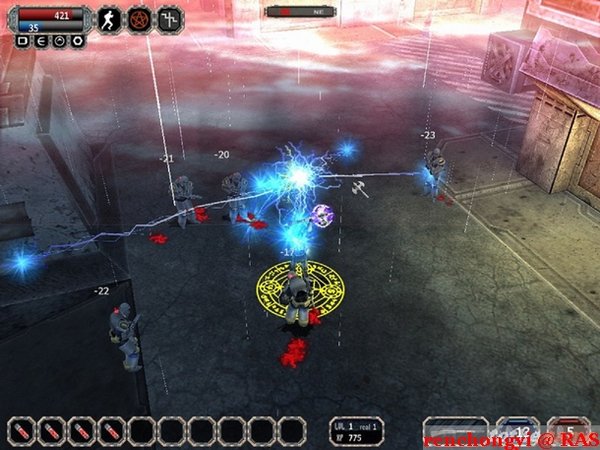The height and width of the screenshot is (450, 600).
Task: Click the small square button under the mana bar
Action: pyautogui.click(x=23, y=42)
